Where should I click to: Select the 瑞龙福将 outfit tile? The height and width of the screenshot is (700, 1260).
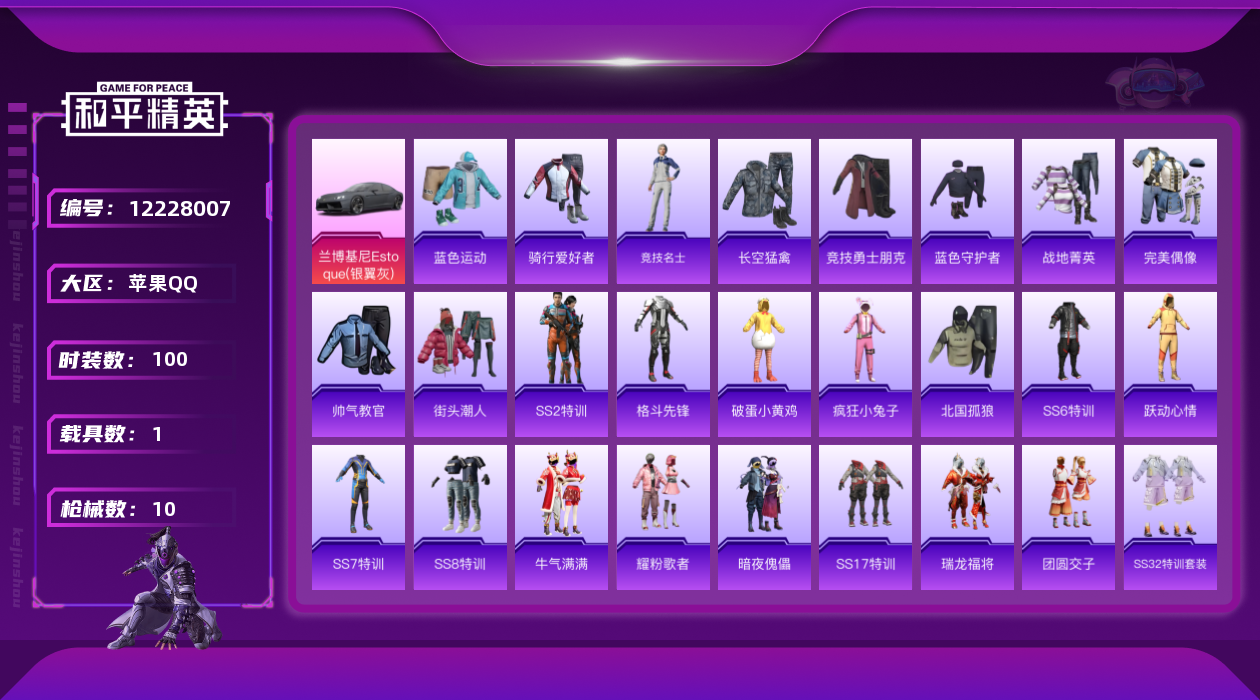[967, 517]
